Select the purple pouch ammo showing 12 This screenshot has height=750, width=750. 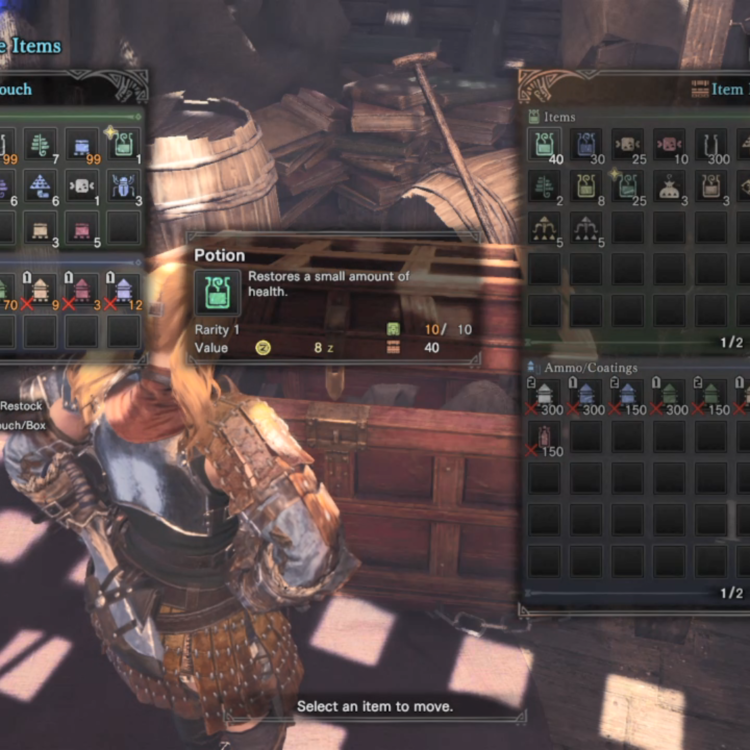pos(124,290)
